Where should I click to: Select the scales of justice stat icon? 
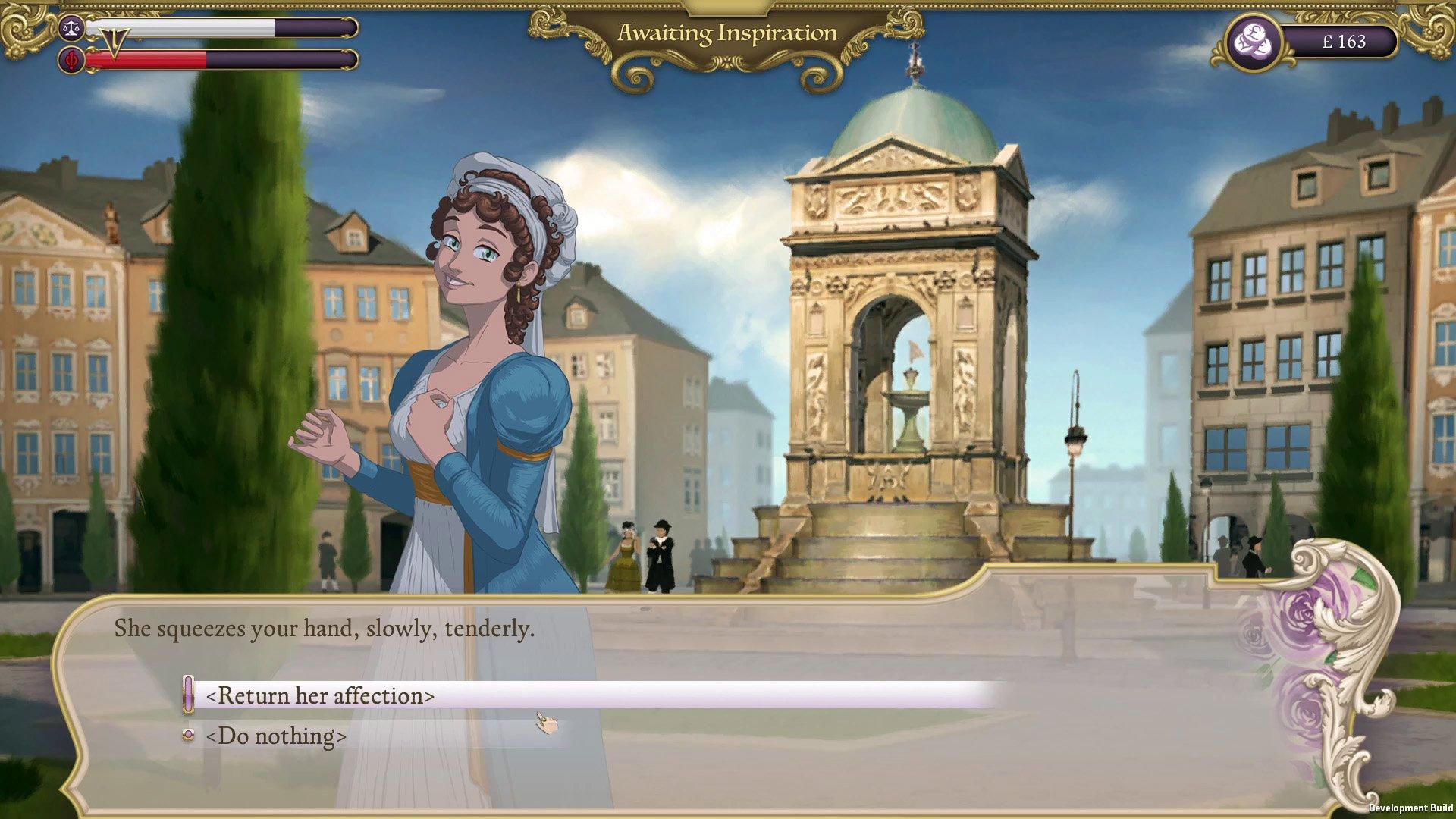(71, 28)
